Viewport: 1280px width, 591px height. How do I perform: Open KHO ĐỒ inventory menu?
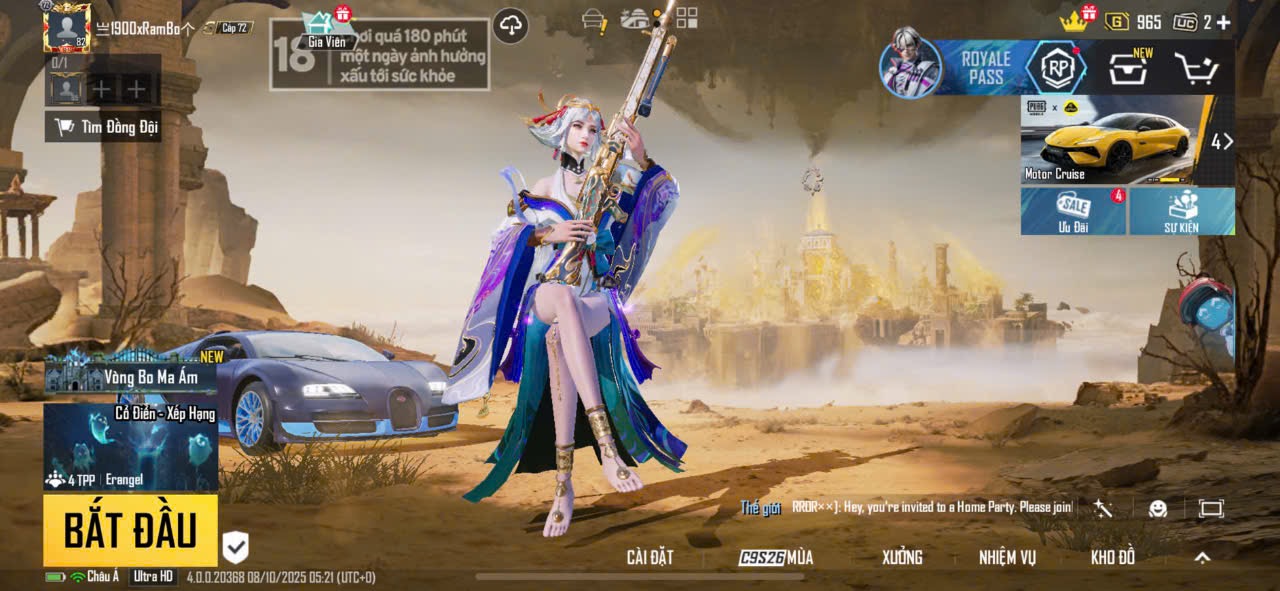1112,558
